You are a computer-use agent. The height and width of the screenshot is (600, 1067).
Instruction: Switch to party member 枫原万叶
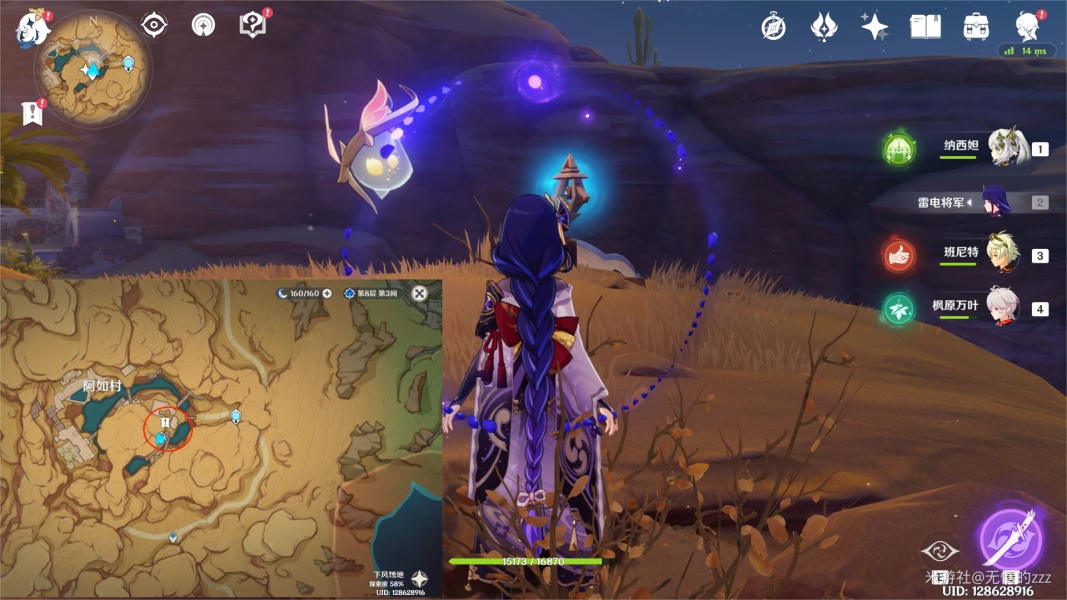pyautogui.click(x=1004, y=307)
